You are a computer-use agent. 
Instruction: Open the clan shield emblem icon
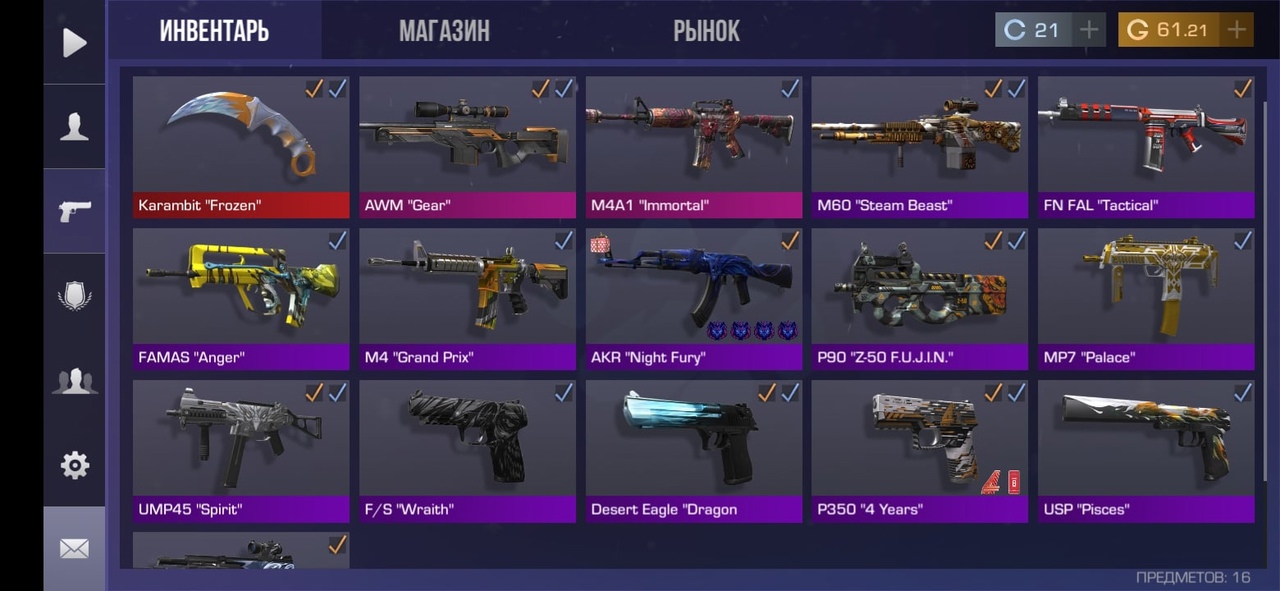point(74,296)
